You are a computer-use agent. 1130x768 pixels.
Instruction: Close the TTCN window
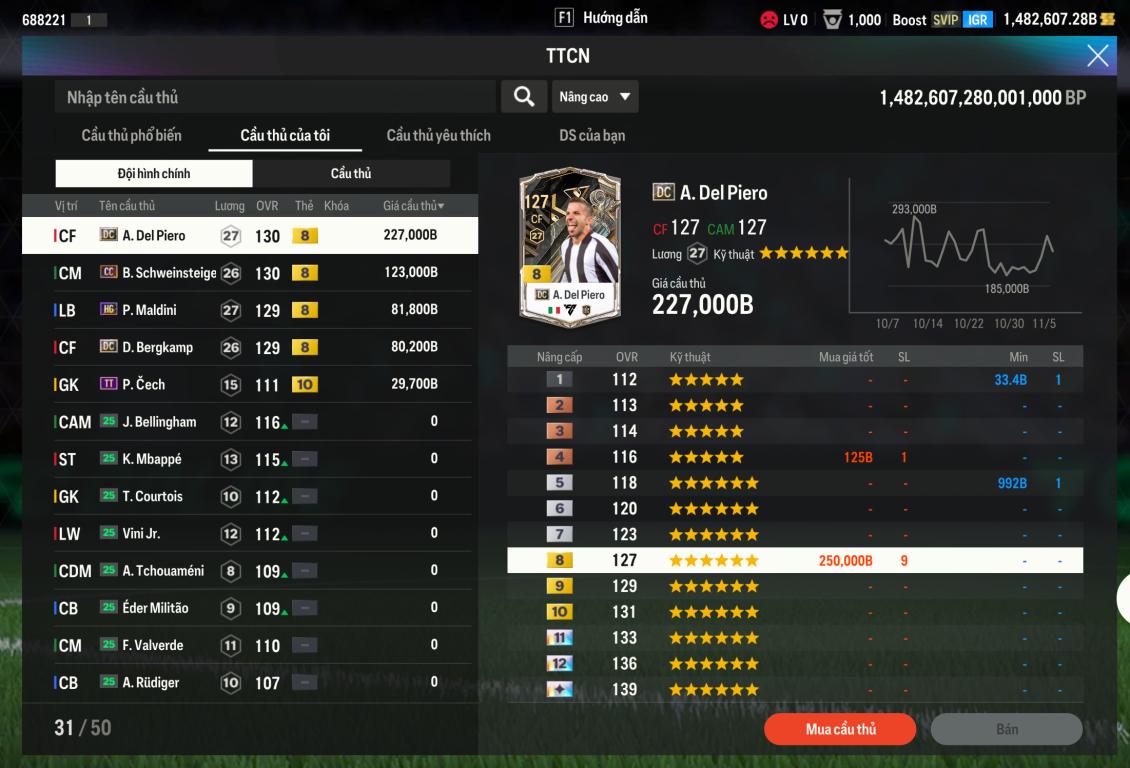click(1097, 56)
